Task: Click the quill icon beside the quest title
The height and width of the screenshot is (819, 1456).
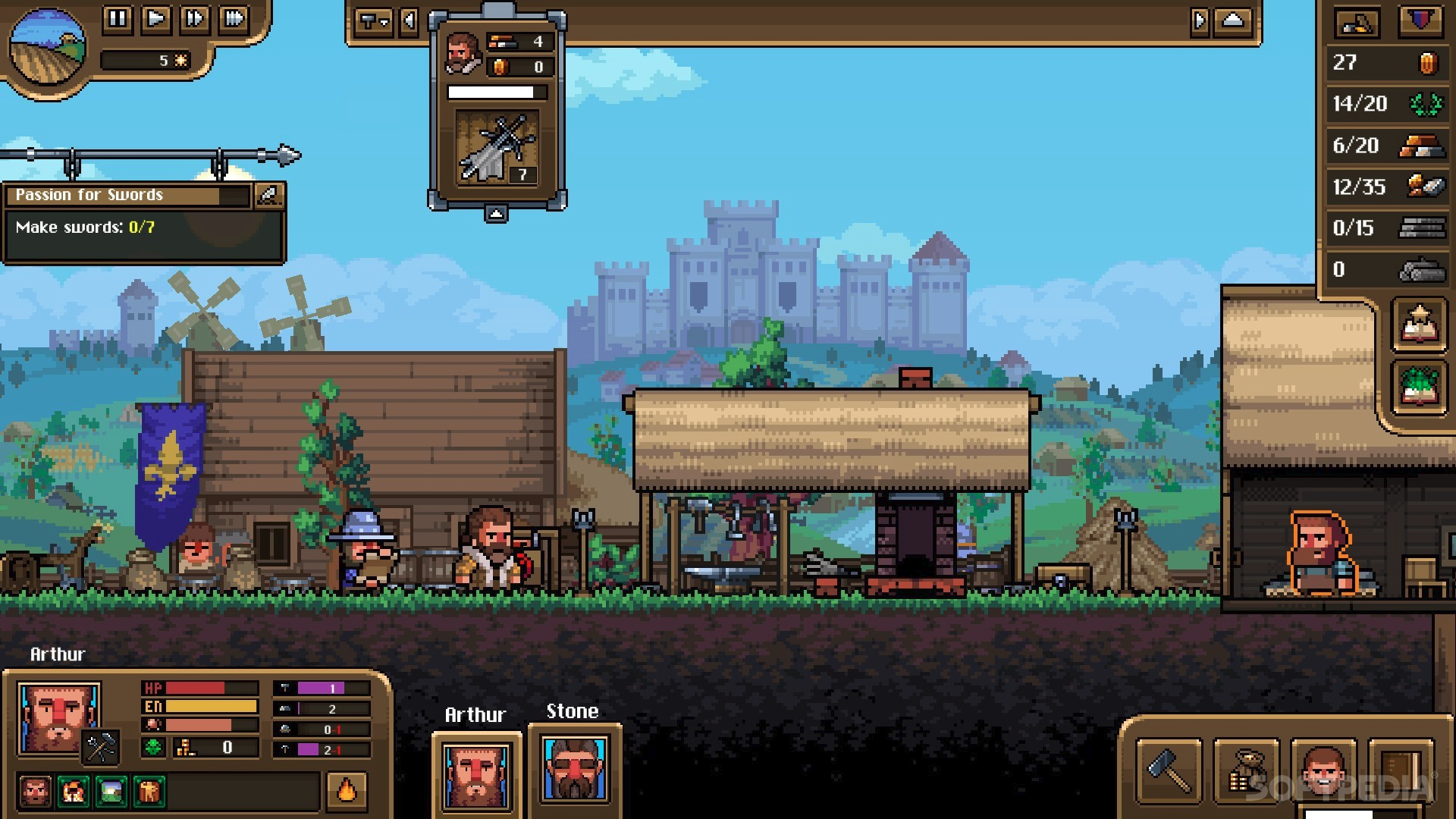Action: 268,195
